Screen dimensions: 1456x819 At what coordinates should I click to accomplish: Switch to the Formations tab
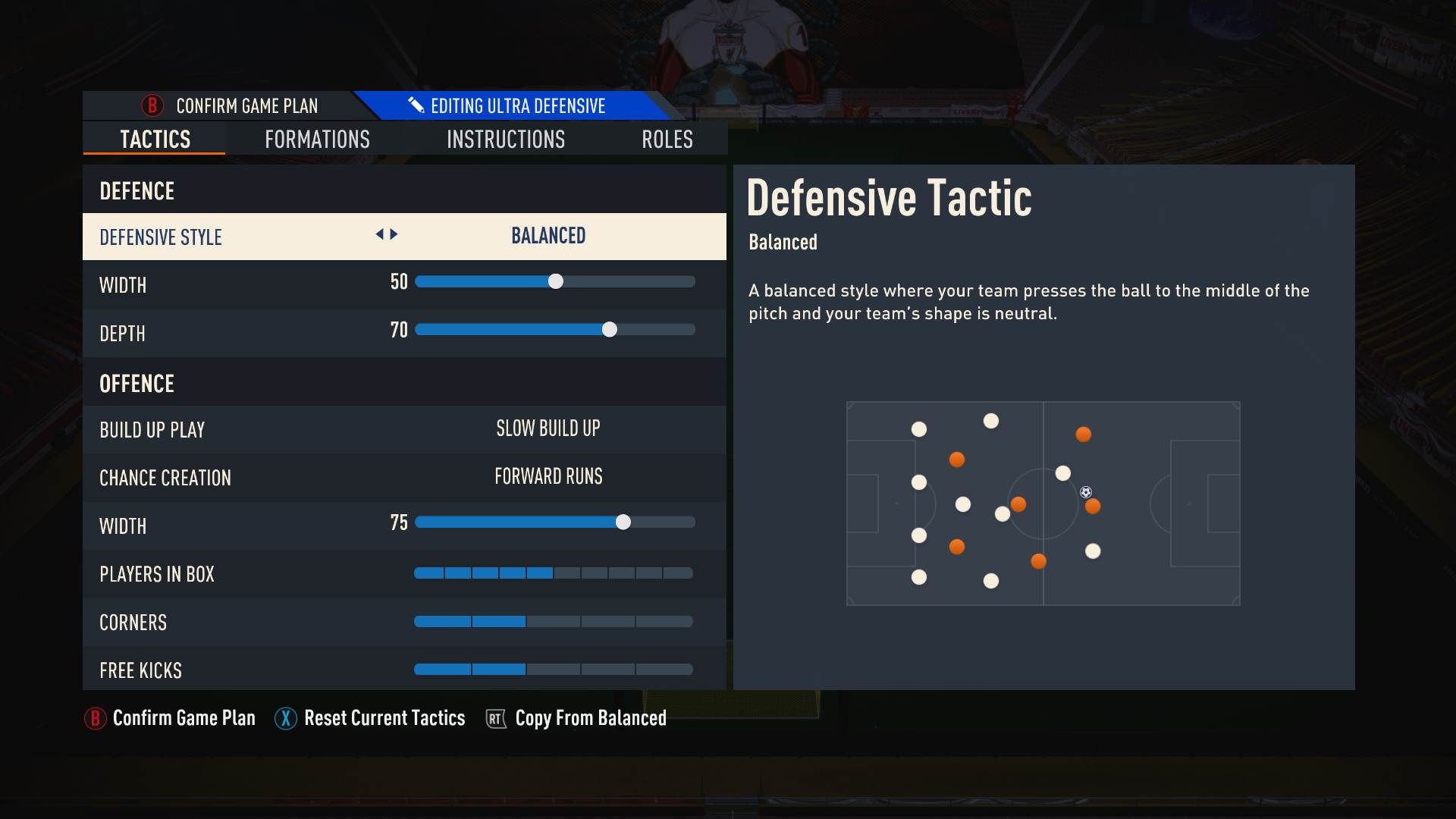[317, 140]
